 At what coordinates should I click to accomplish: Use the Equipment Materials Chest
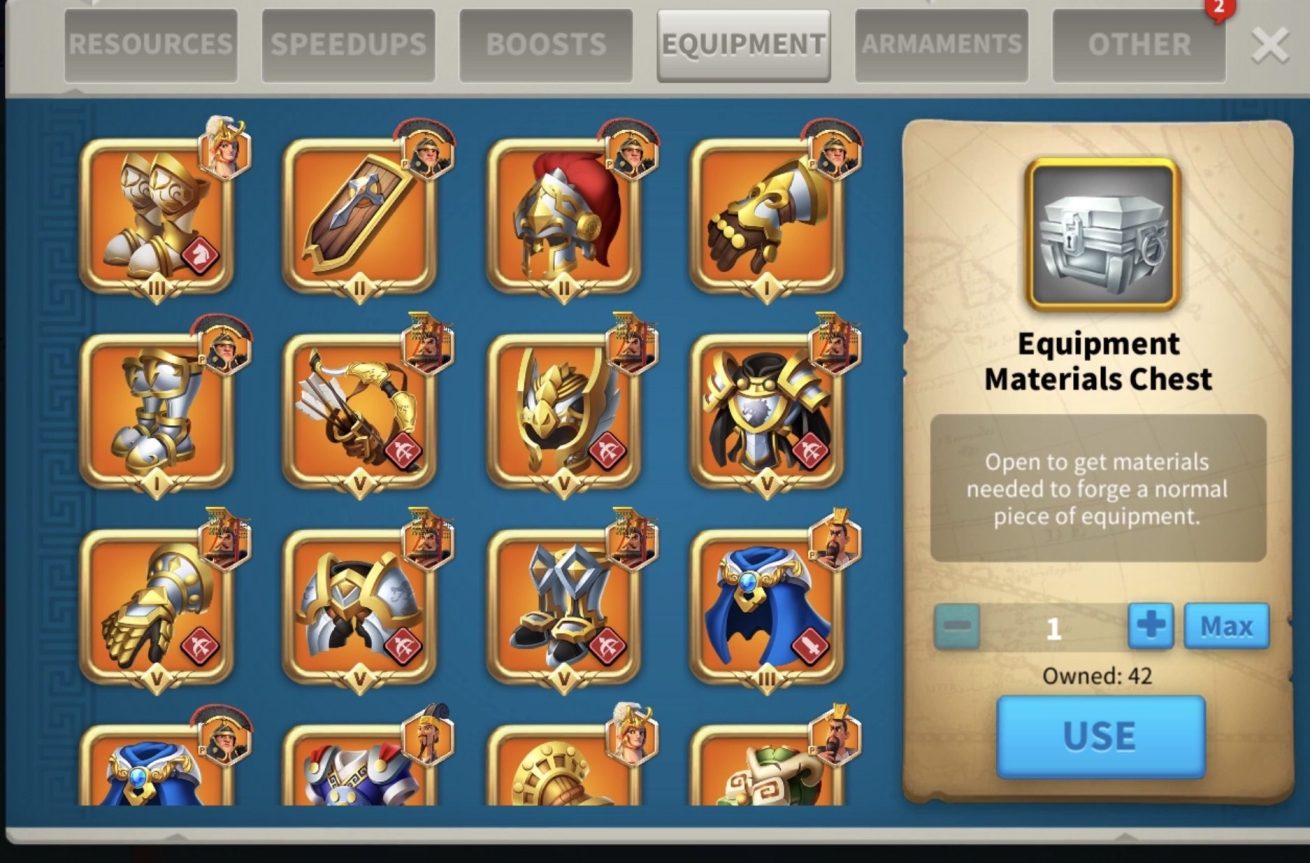1100,736
